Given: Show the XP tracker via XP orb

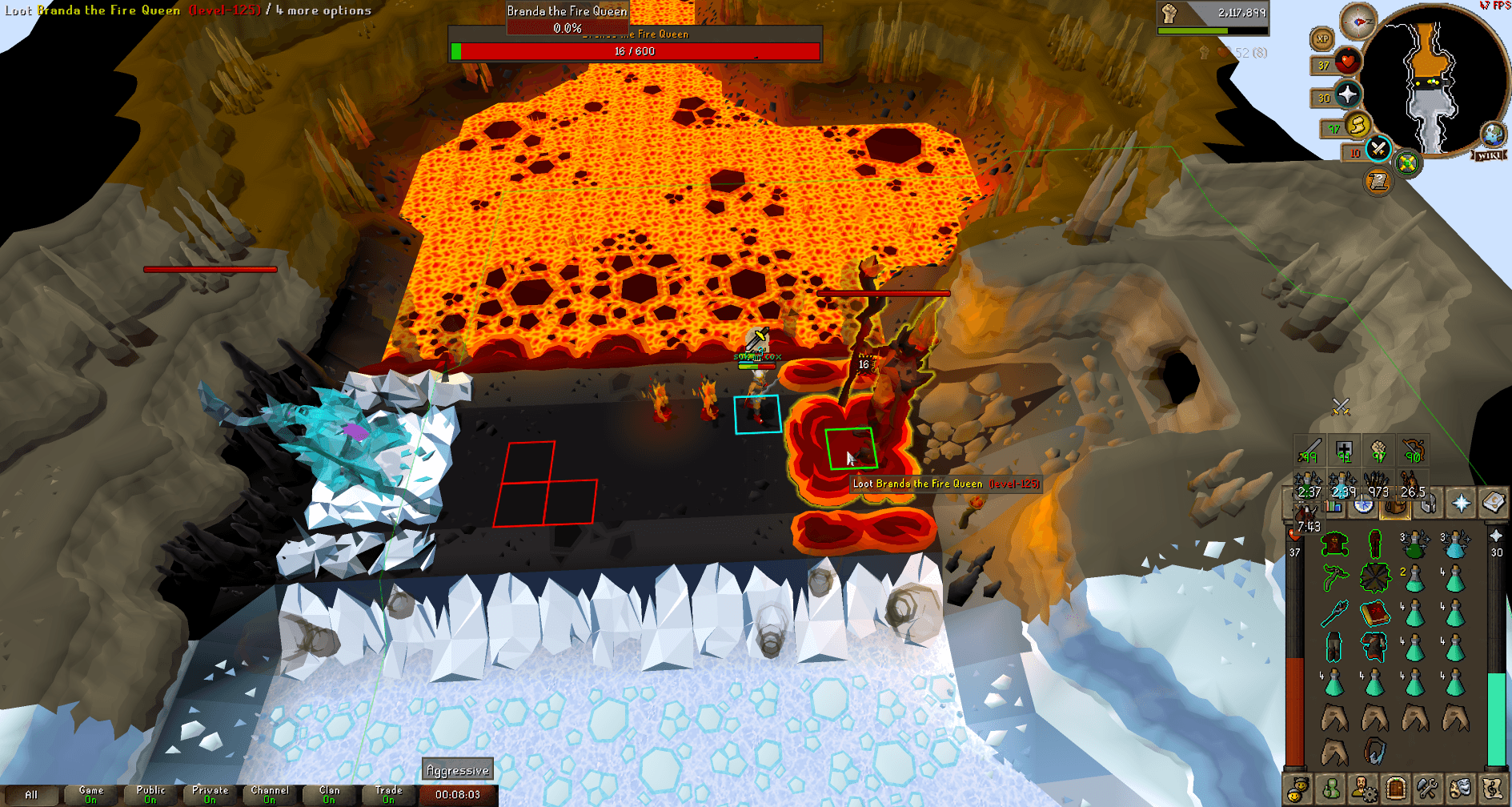Looking at the screenshot, I should coord(1322,38).
